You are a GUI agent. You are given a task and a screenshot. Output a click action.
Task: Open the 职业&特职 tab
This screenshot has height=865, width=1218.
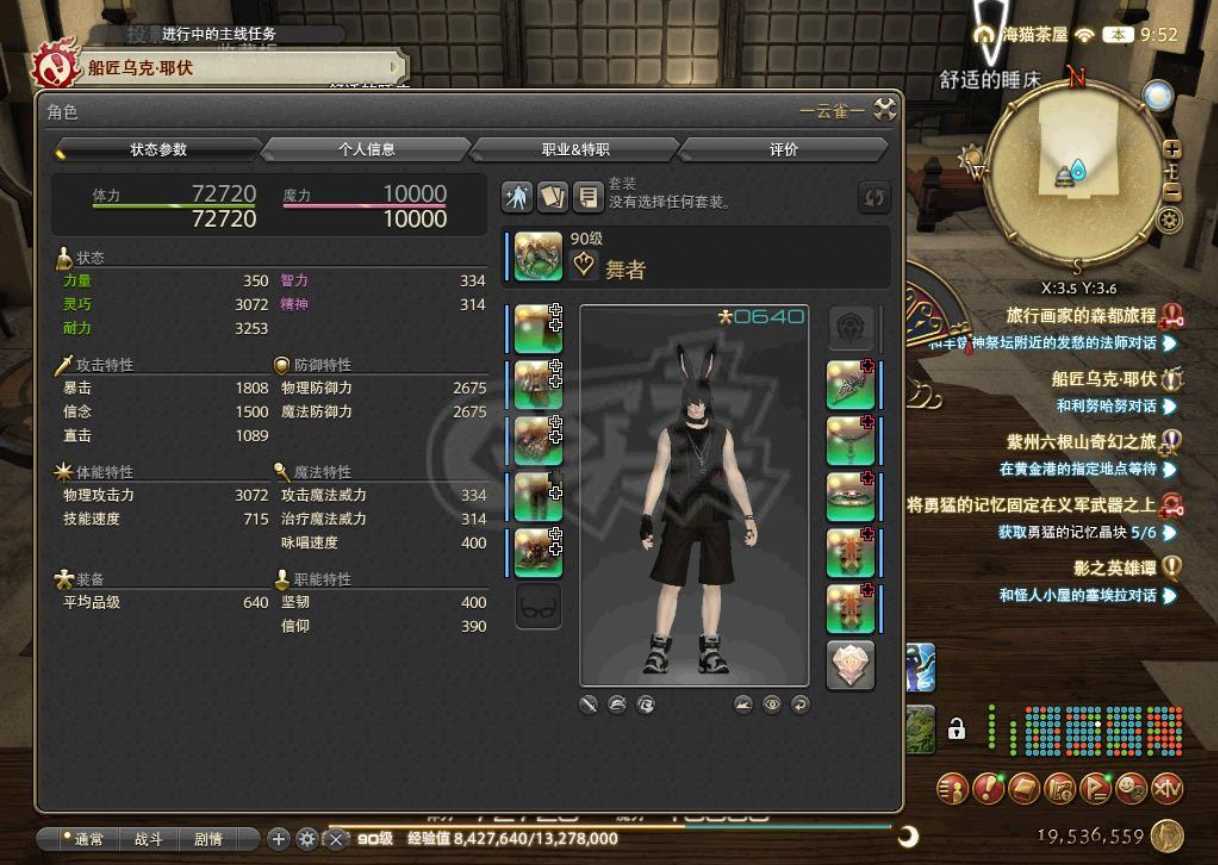(x=575, y=149)
